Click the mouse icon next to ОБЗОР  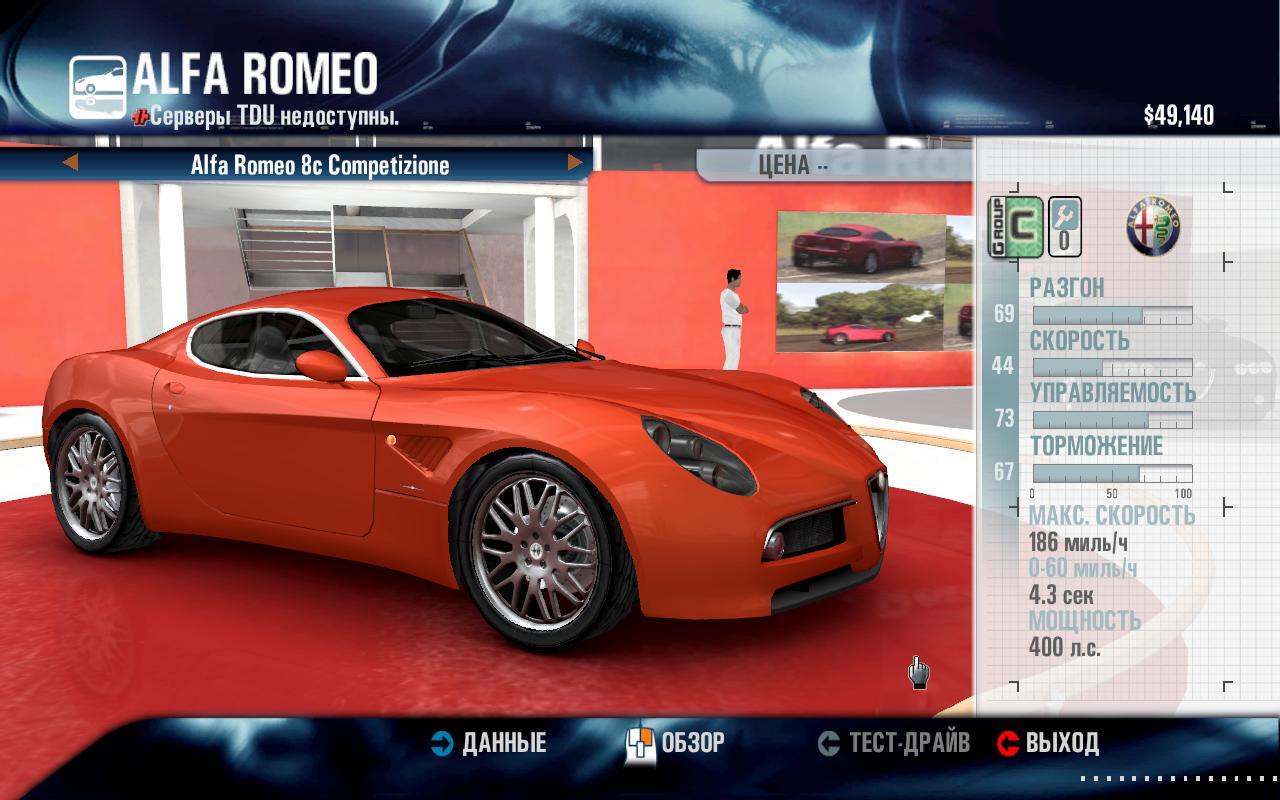(644, 743)
